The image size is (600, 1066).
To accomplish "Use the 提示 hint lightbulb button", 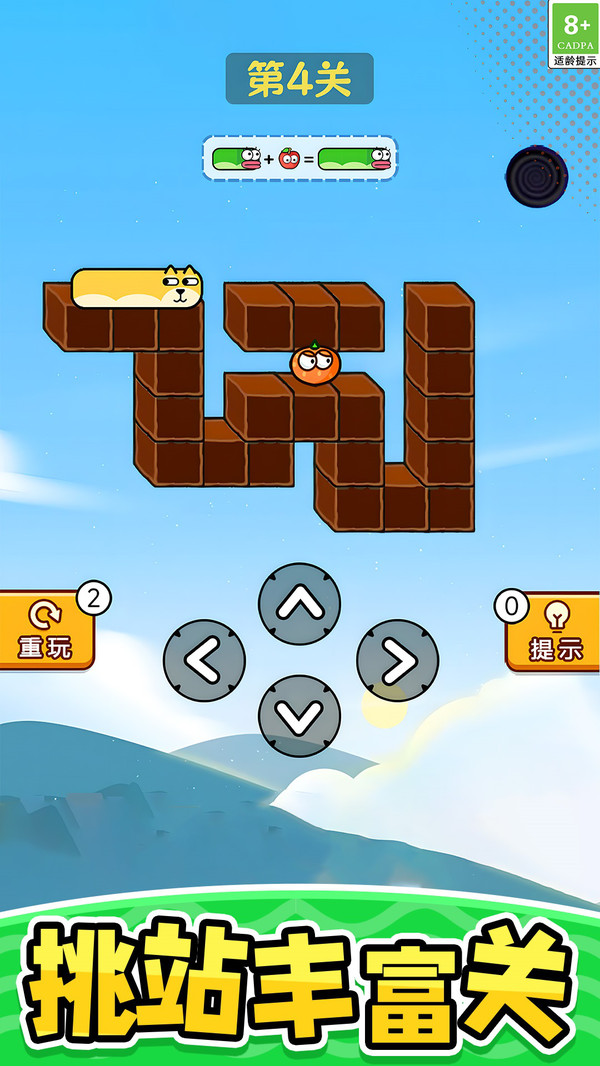I will 555,631.
